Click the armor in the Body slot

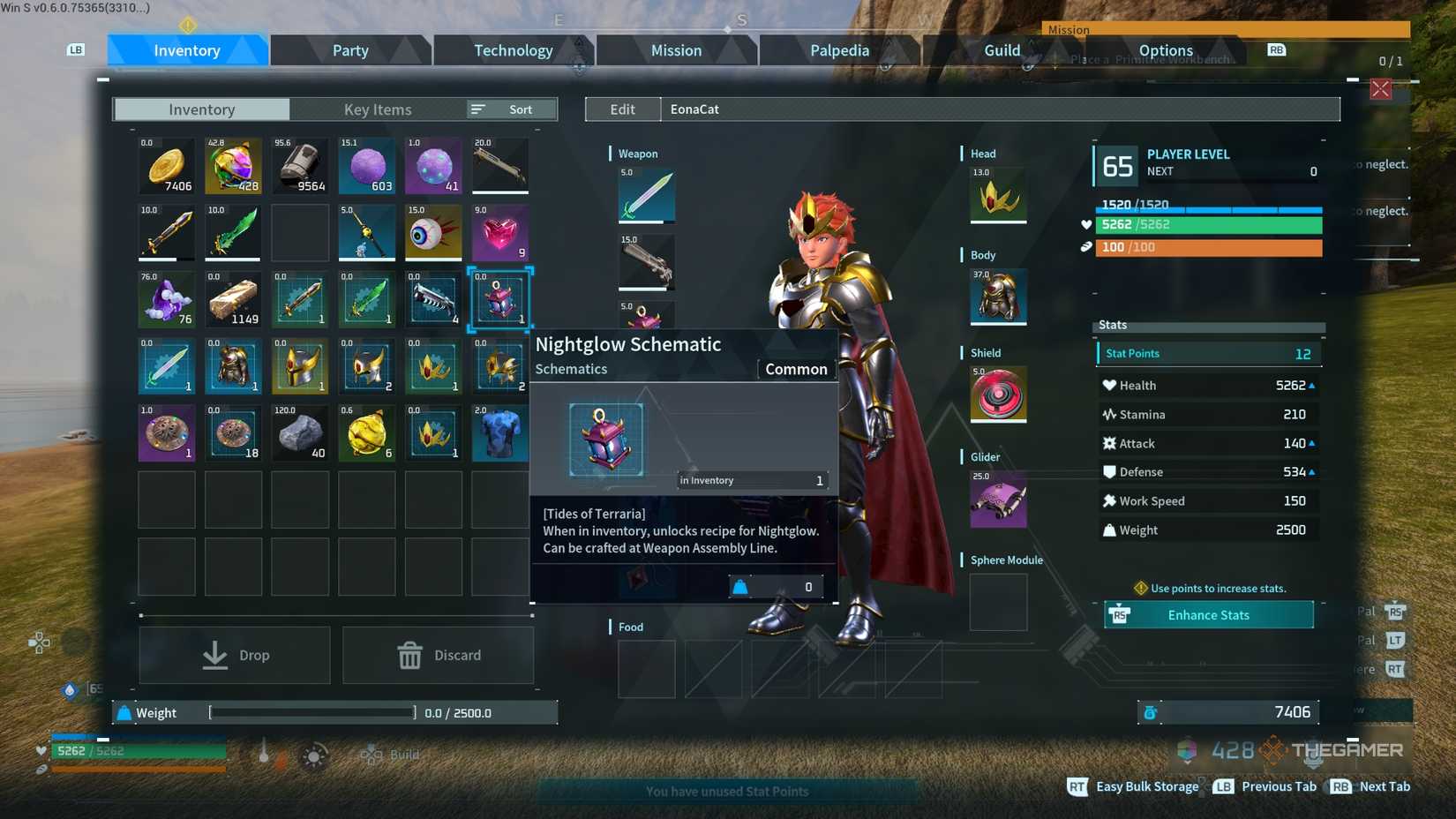pyautogui.click(x=997, y=297)
